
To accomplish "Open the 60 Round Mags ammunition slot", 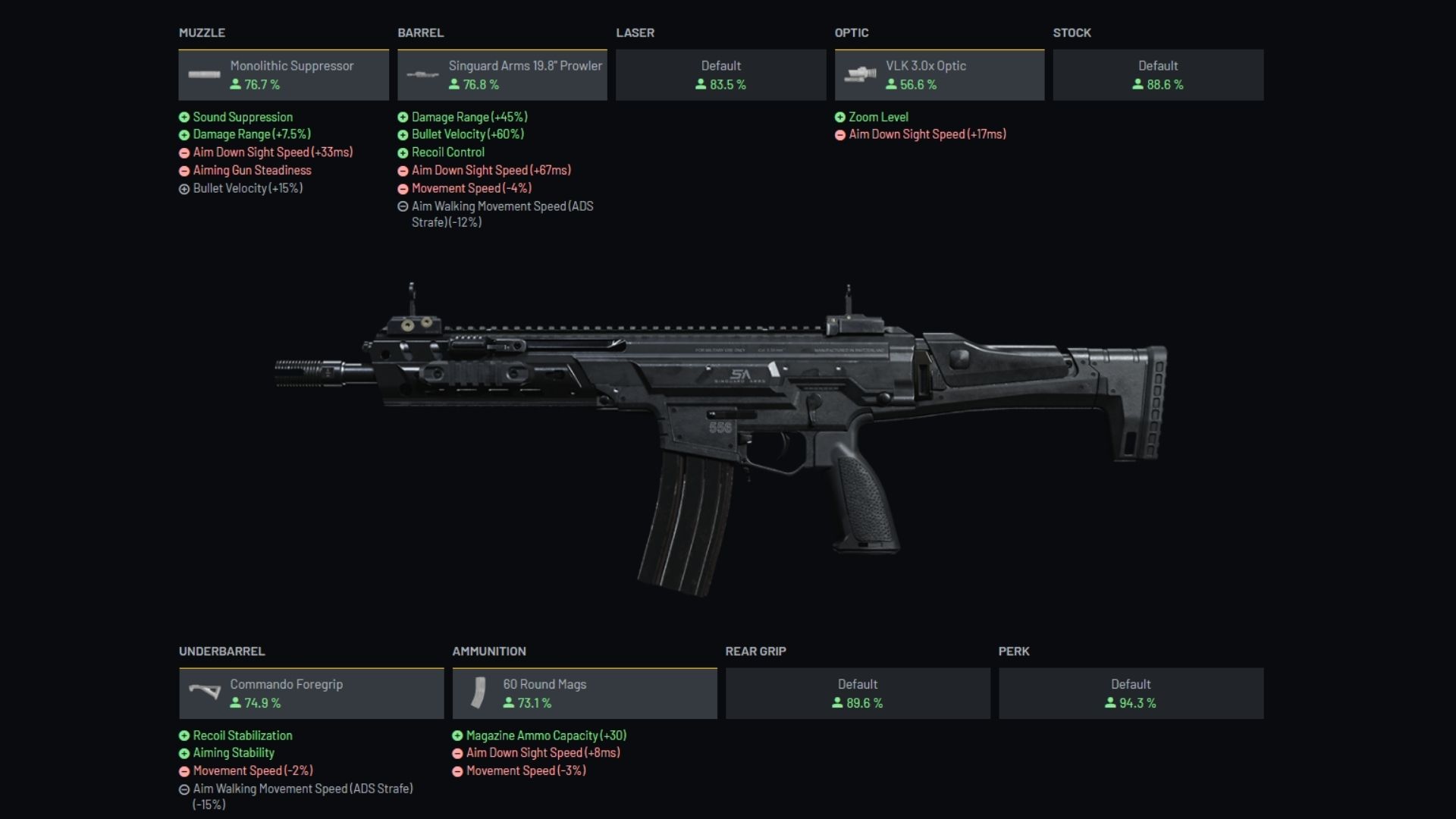I will click(x=584, y=693).
